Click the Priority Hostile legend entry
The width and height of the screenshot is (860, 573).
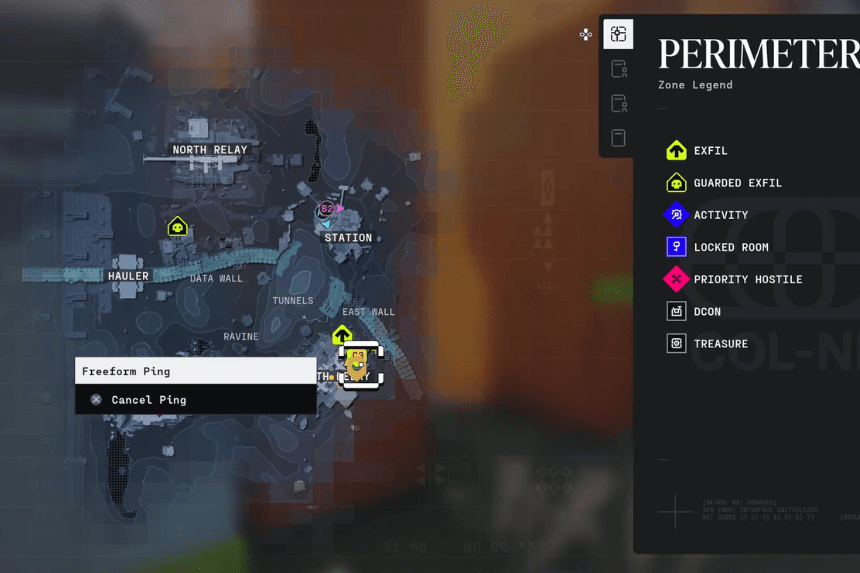tap(747, 279)
